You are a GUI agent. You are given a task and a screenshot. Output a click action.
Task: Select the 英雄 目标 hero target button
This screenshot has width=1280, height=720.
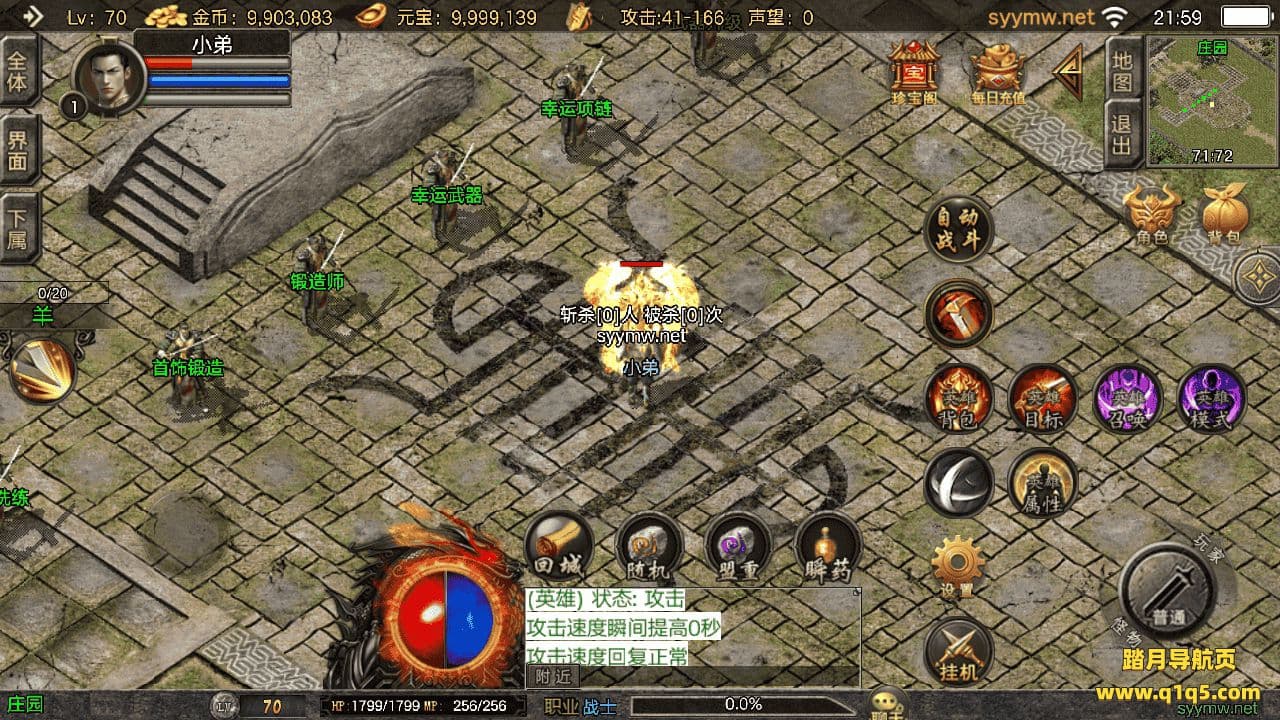(x=1042, y=399)
